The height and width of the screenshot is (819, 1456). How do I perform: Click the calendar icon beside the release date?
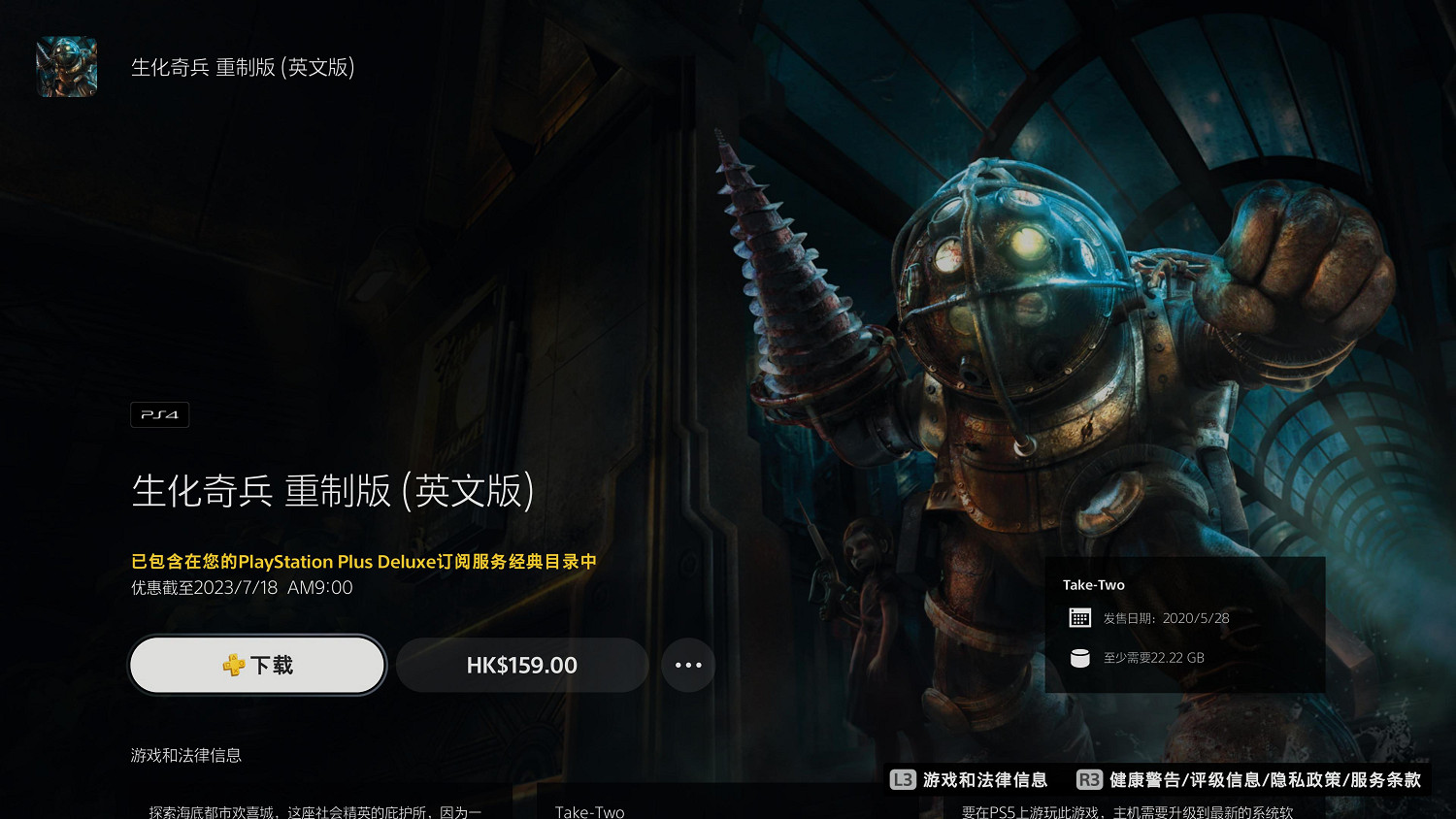pos(1079,616)
